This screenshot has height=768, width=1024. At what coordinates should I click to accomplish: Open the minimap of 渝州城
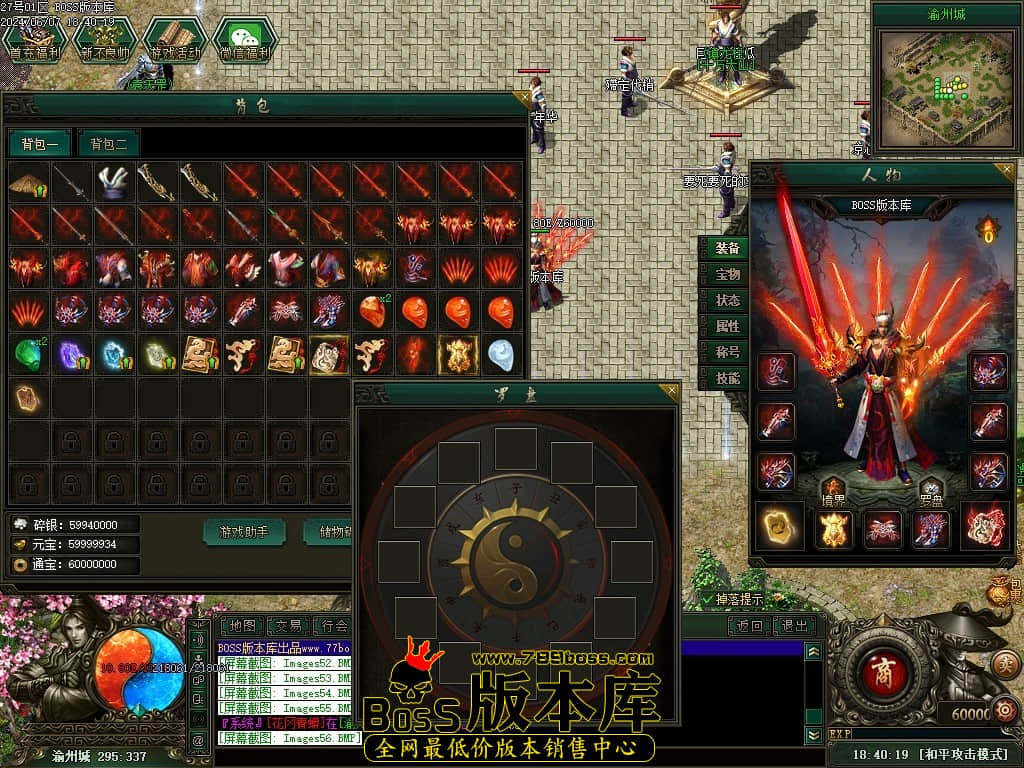pyautogui.click(x=946, y=84)
